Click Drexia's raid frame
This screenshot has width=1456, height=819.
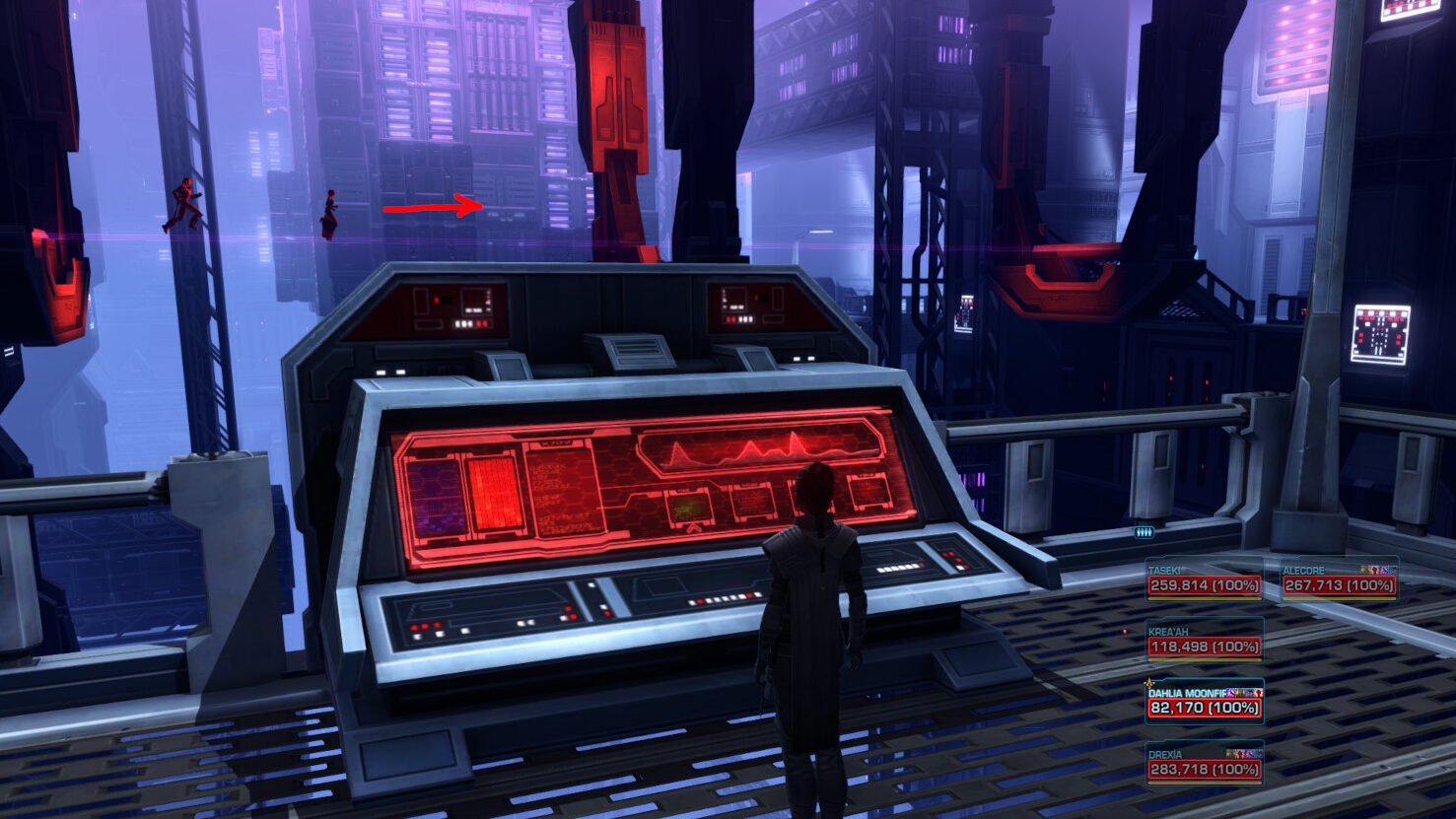1204,764
